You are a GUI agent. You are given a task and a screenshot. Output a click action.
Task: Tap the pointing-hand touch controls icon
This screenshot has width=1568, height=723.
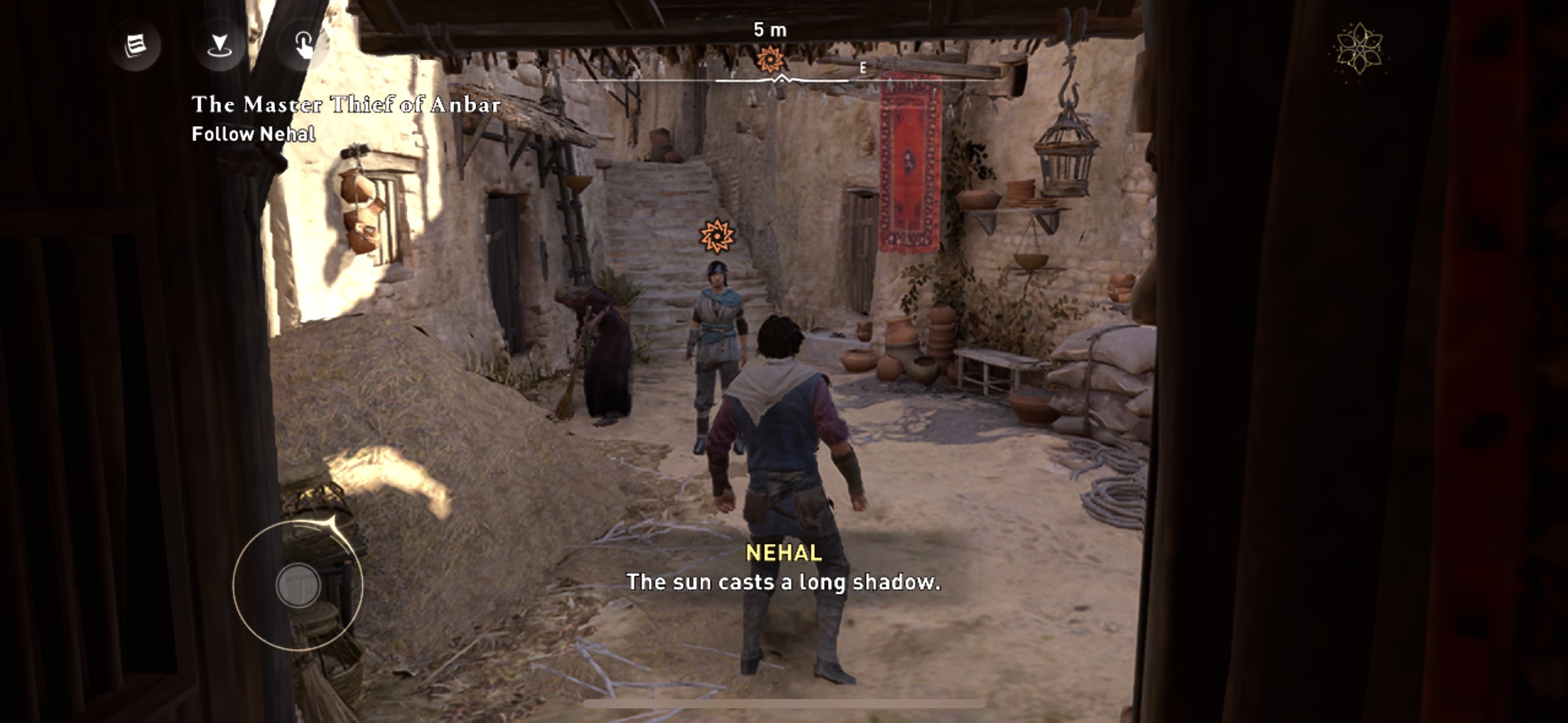tap(304, 45)
